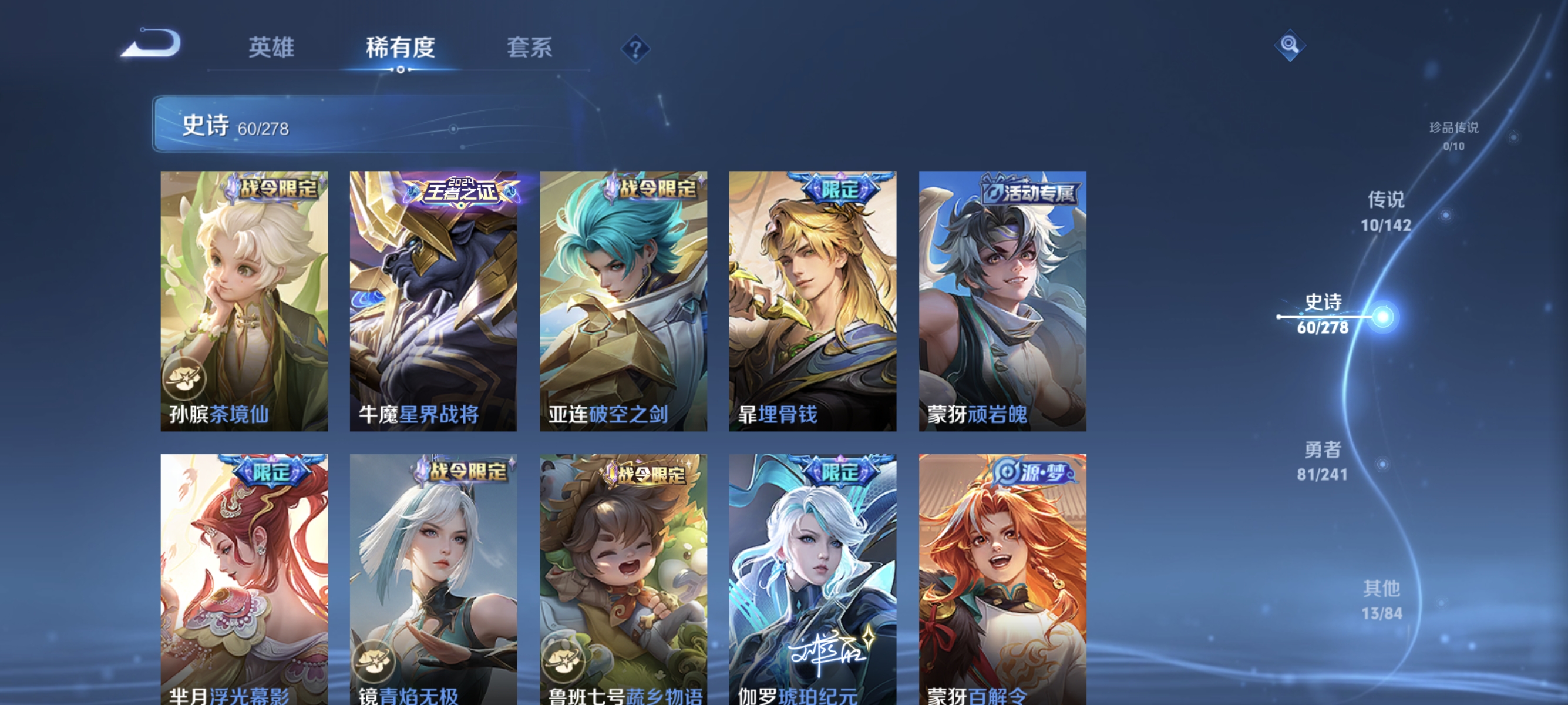1568x705 pixels.
Task: Click the 2024 王者之证 badge on 牛魔 card
Action: [x=462, y=190]
